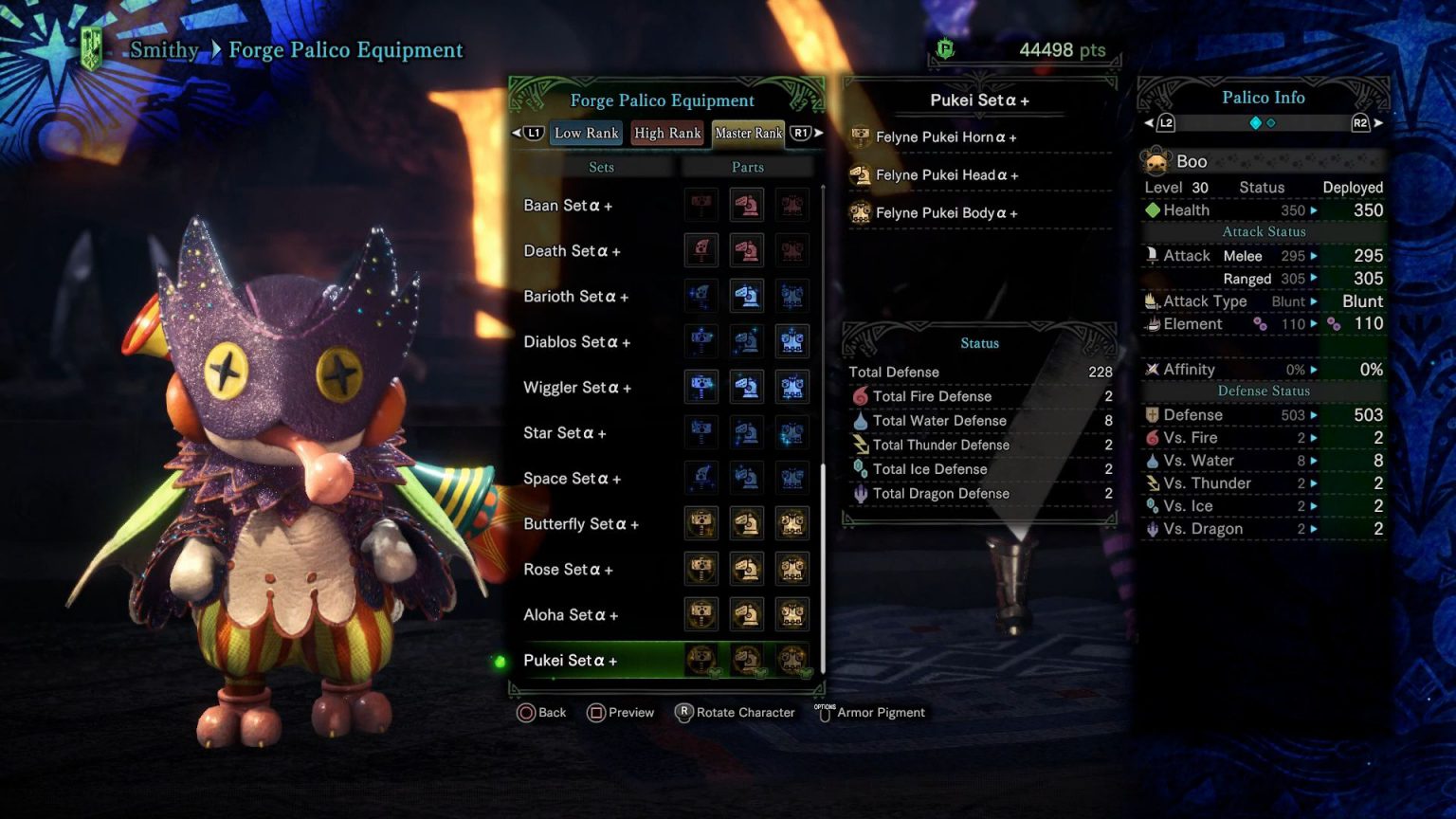The height and width of the screenshot is (819, 1456).
Task: Switch to the Low Rank tab
Action: [586, 134]
